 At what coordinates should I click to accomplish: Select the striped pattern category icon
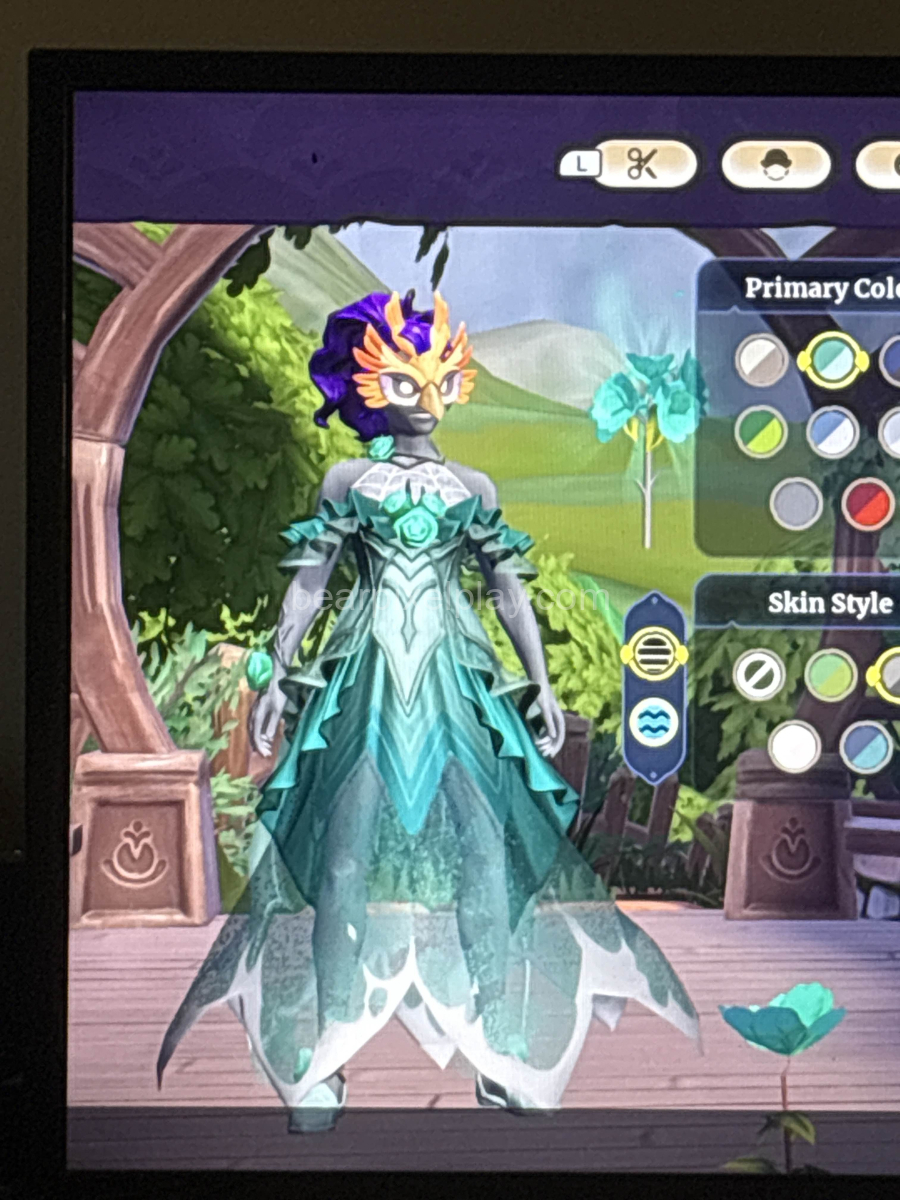click(654, 654)
